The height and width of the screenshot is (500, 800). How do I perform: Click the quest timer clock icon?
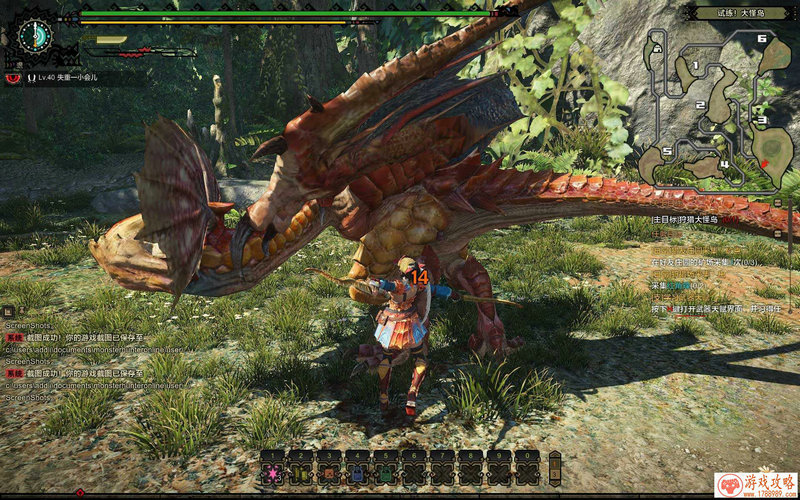[36, 34]
